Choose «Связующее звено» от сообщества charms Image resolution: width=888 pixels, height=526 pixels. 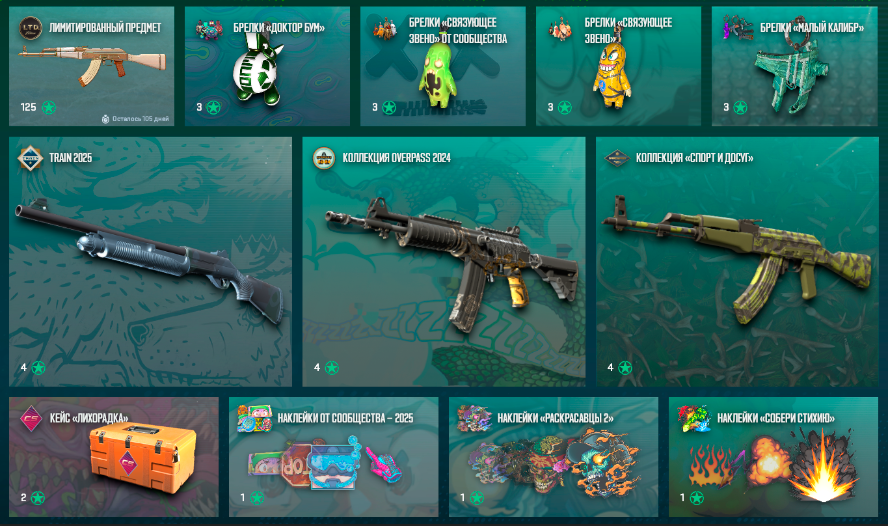pyautogui.click(x=443, y=67)
